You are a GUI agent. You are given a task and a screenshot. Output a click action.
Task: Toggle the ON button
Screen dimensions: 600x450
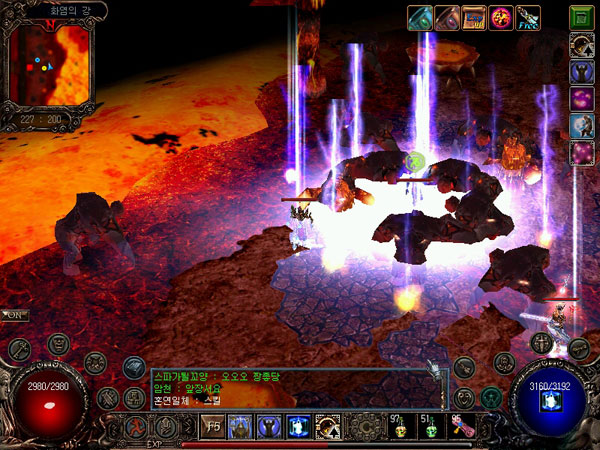coord(15,315)
